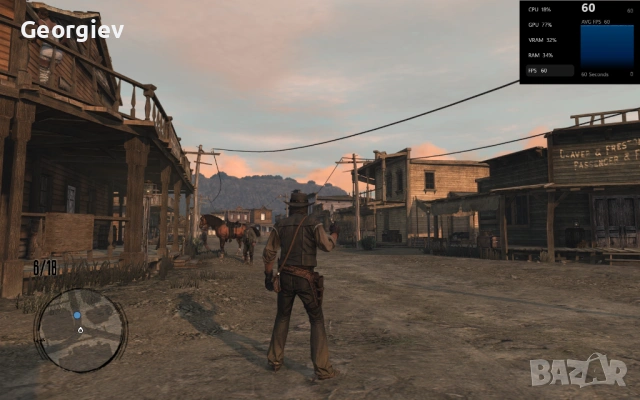Viewport: 640px width, 400px height.
Task: Select the FPS row in performance overlay
Action: coord(547,71)
